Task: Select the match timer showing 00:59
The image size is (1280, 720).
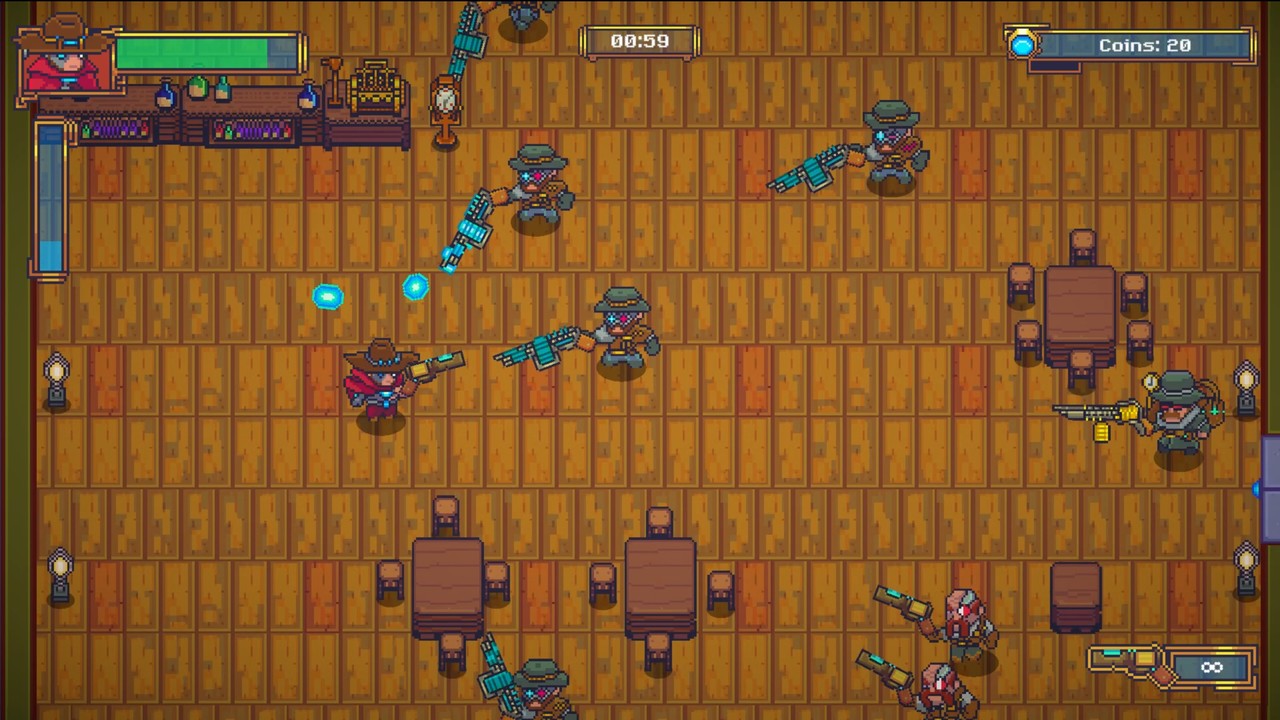Action: [x=640, y=41]
